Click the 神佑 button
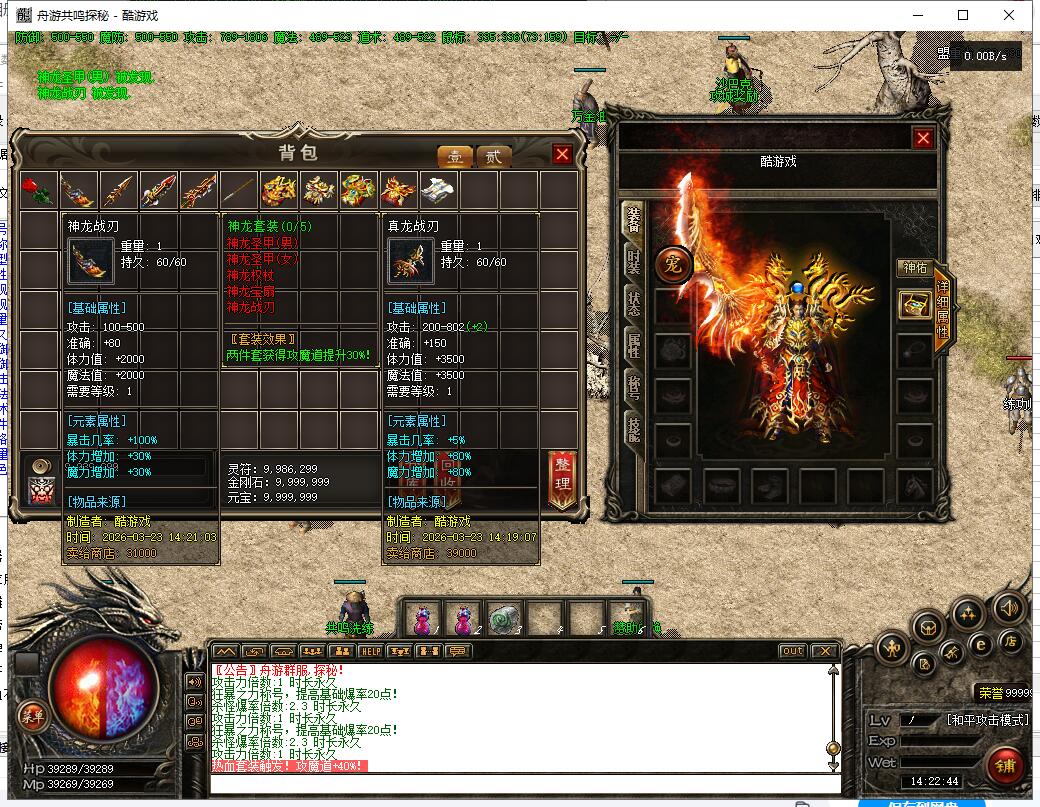Screen dimensions: 1040x807 [x=915, y=268]
